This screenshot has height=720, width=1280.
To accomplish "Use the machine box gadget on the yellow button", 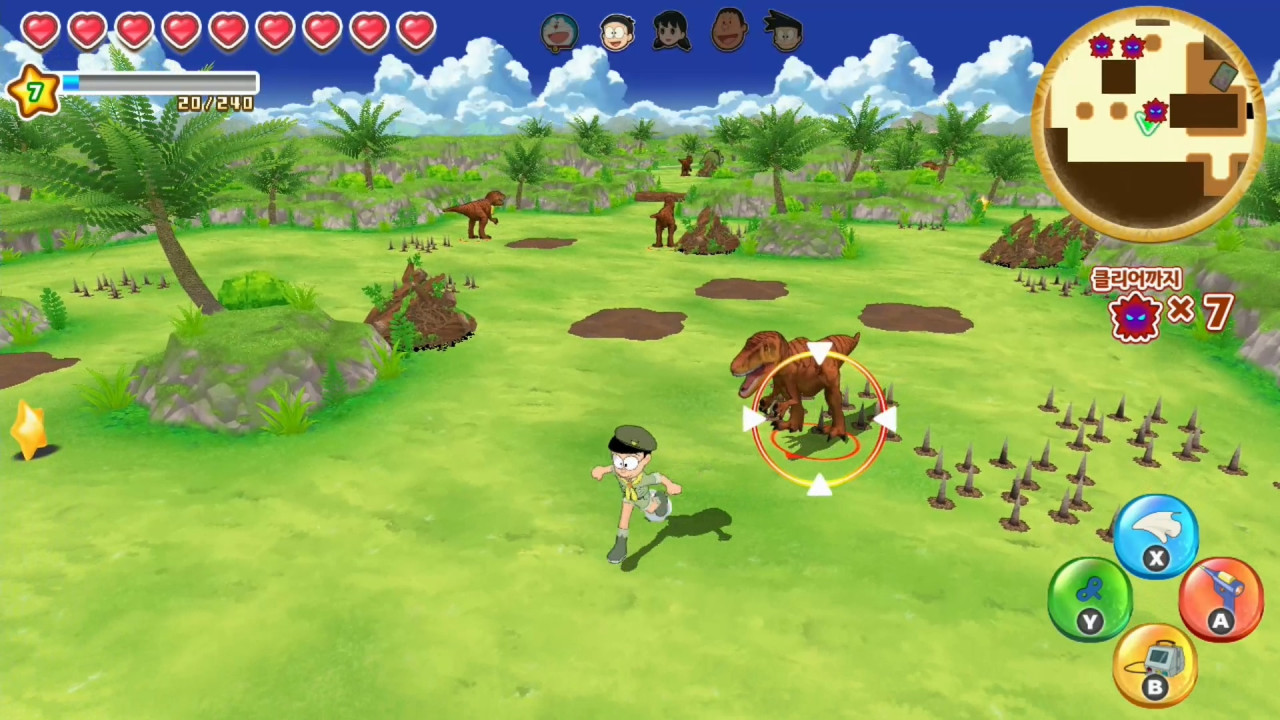I will 1155,665.
